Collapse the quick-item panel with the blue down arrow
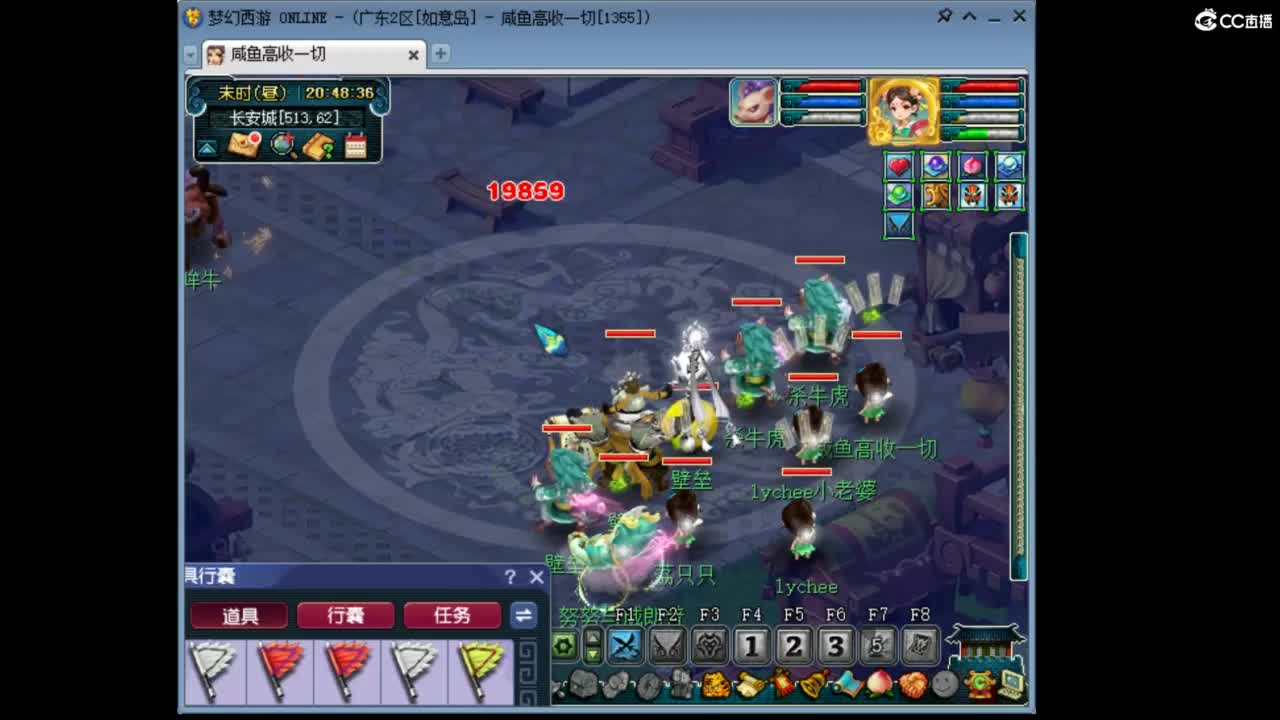The width and height of the screenshot is (1280, 720). click(x=898, y=224)
